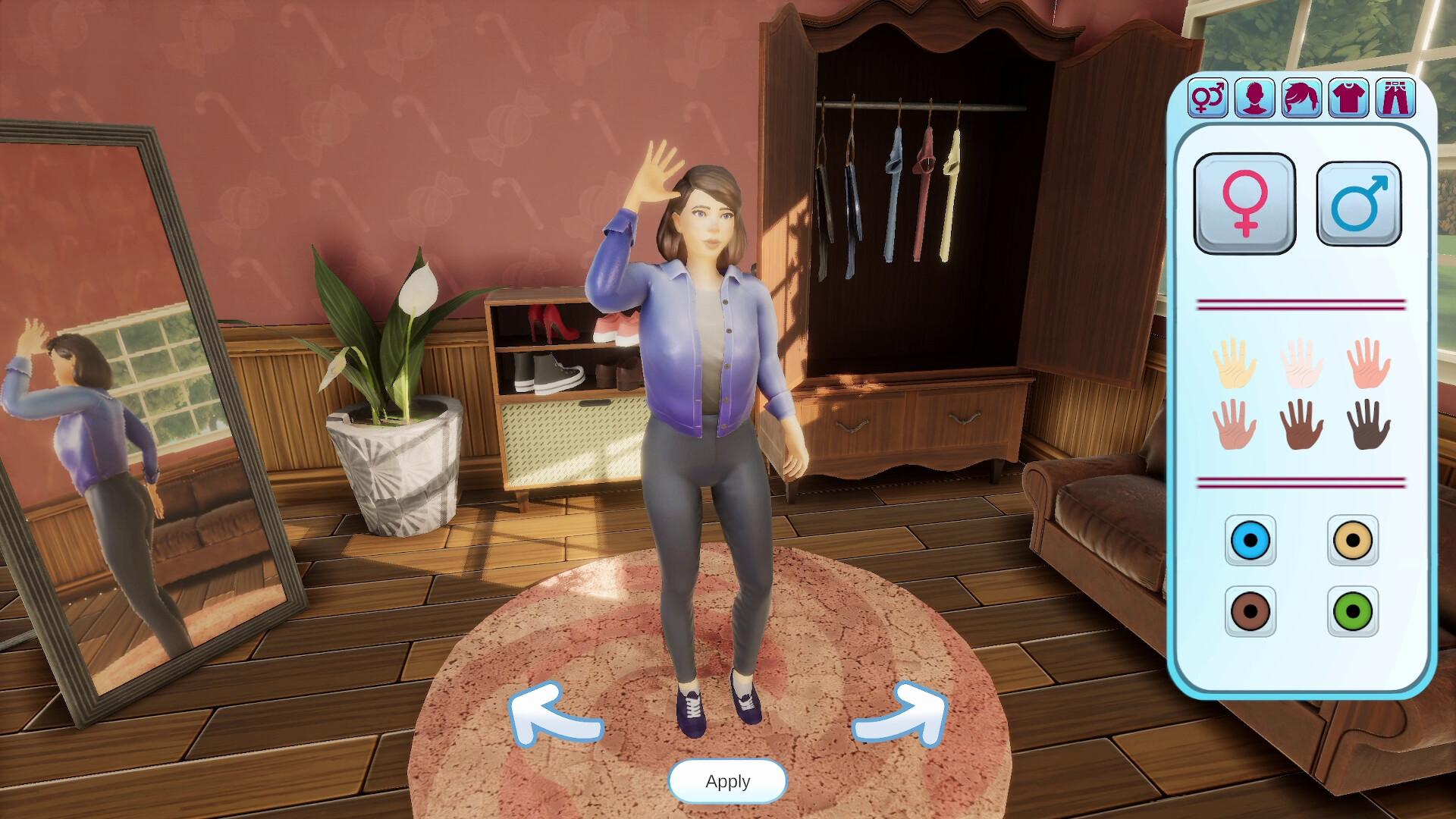Switch to the head and face tab

coord(1254,98)
